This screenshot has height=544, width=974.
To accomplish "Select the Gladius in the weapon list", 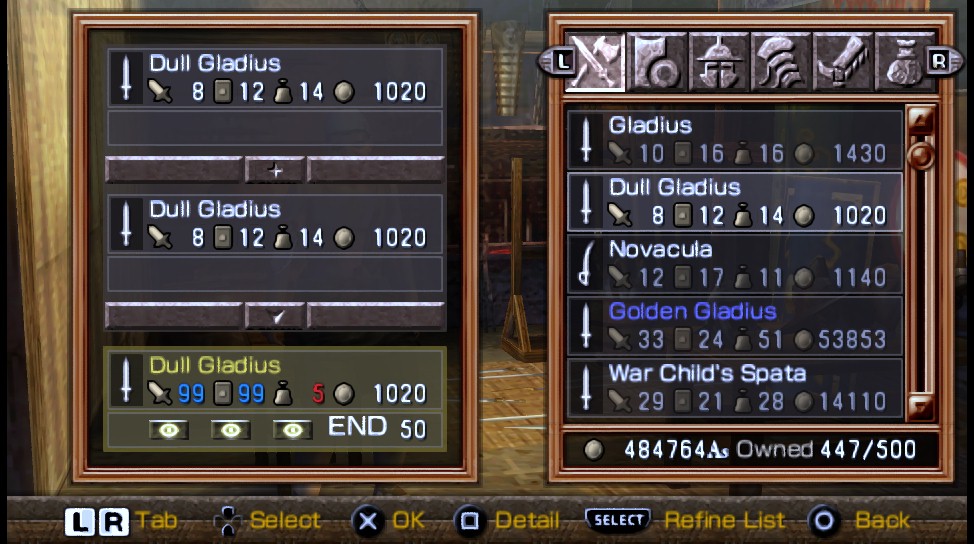I will (x=735, y=139).
